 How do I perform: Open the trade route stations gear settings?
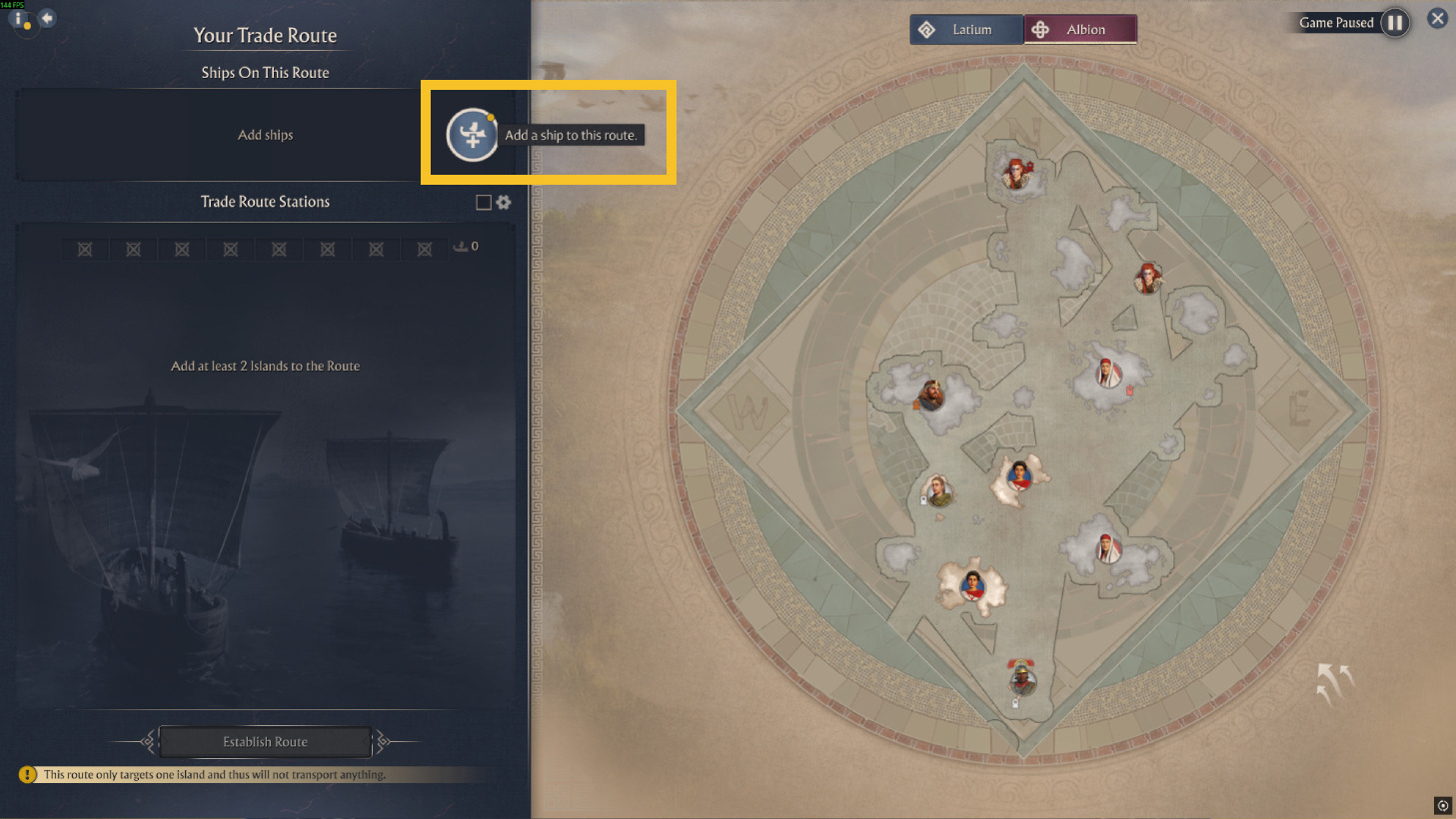point(504,203)
